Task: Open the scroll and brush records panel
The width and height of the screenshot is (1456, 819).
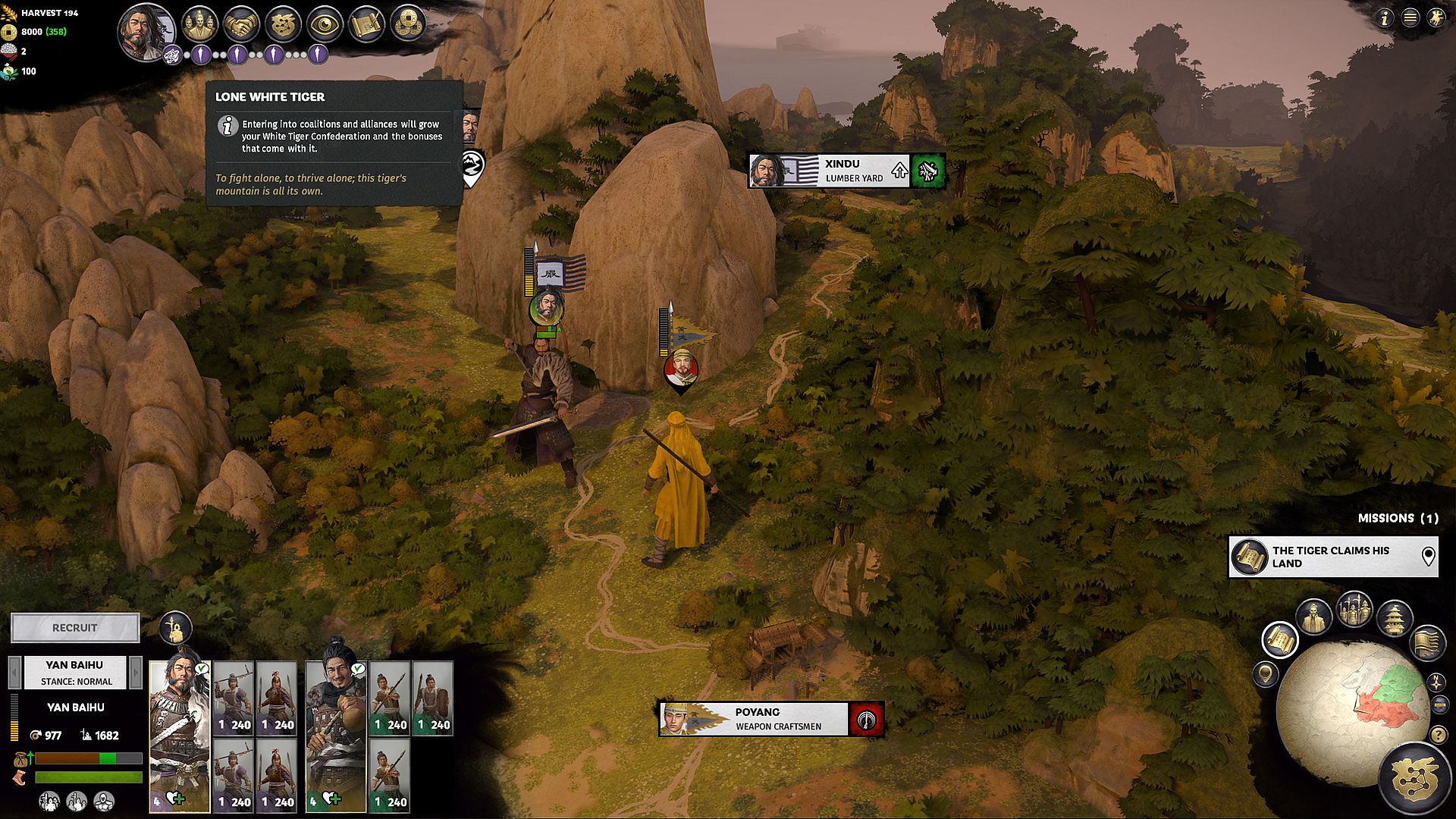Action: point(366,24)
